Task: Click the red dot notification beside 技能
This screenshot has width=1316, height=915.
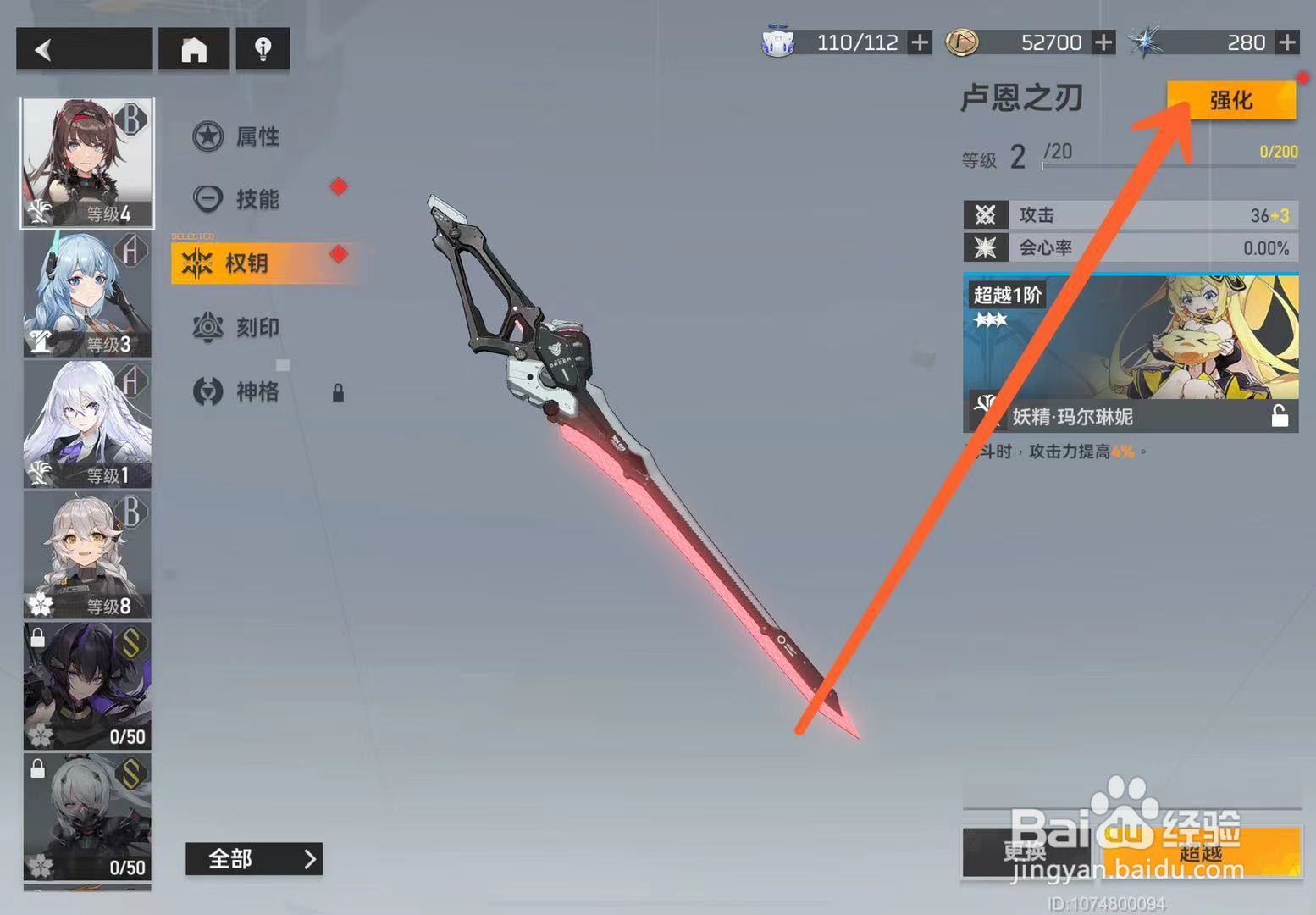Action: tap(339, 187)
